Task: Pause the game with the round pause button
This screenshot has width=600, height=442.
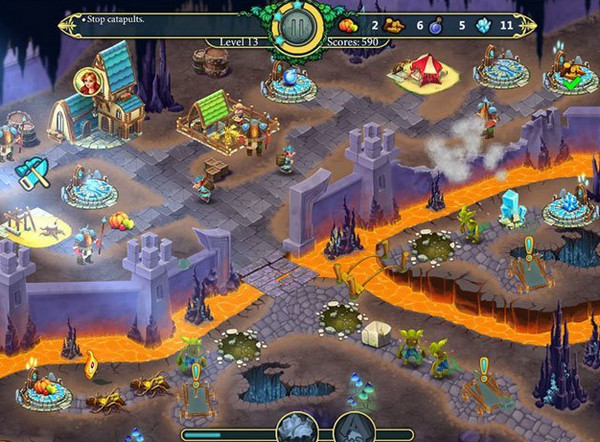Action: pyautogui.click(x=298, y=24)
